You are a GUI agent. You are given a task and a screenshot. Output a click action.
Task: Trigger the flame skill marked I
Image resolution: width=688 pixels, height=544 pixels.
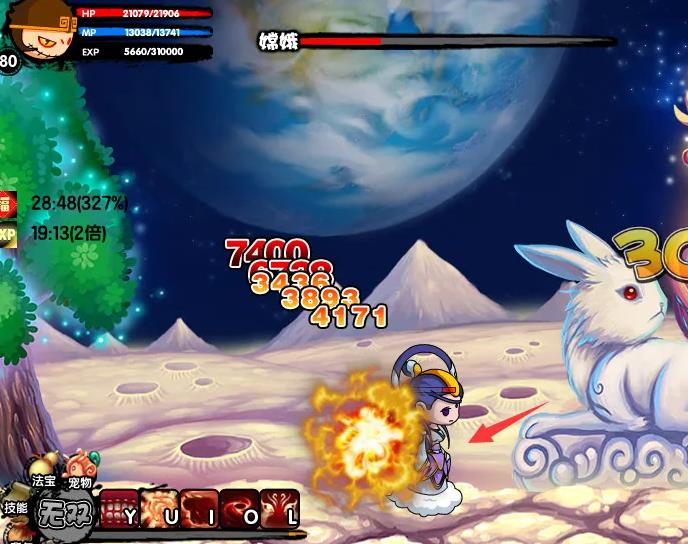coord(199,507)
